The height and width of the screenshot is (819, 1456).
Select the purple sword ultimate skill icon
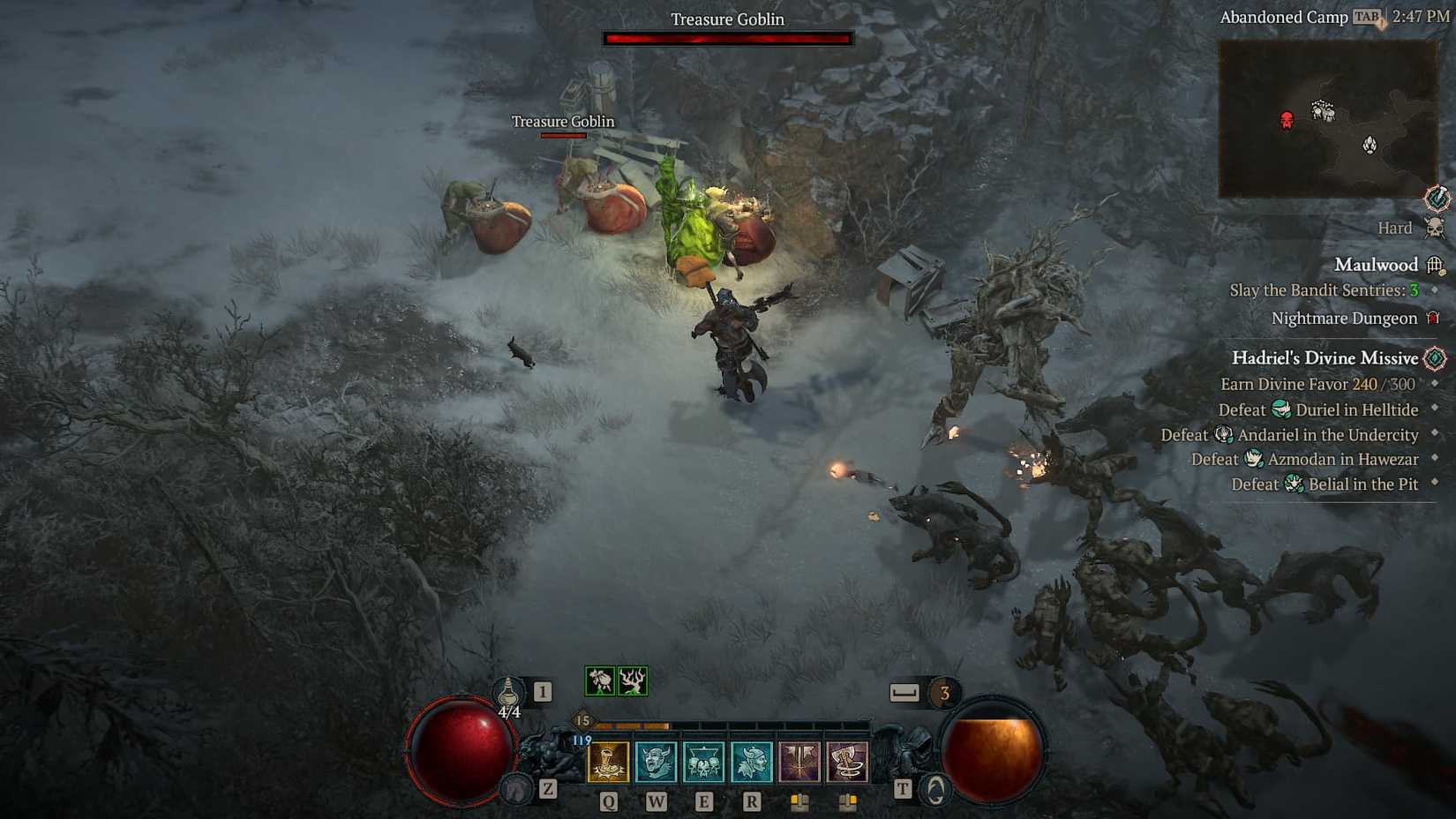click(x=798, y=760)
